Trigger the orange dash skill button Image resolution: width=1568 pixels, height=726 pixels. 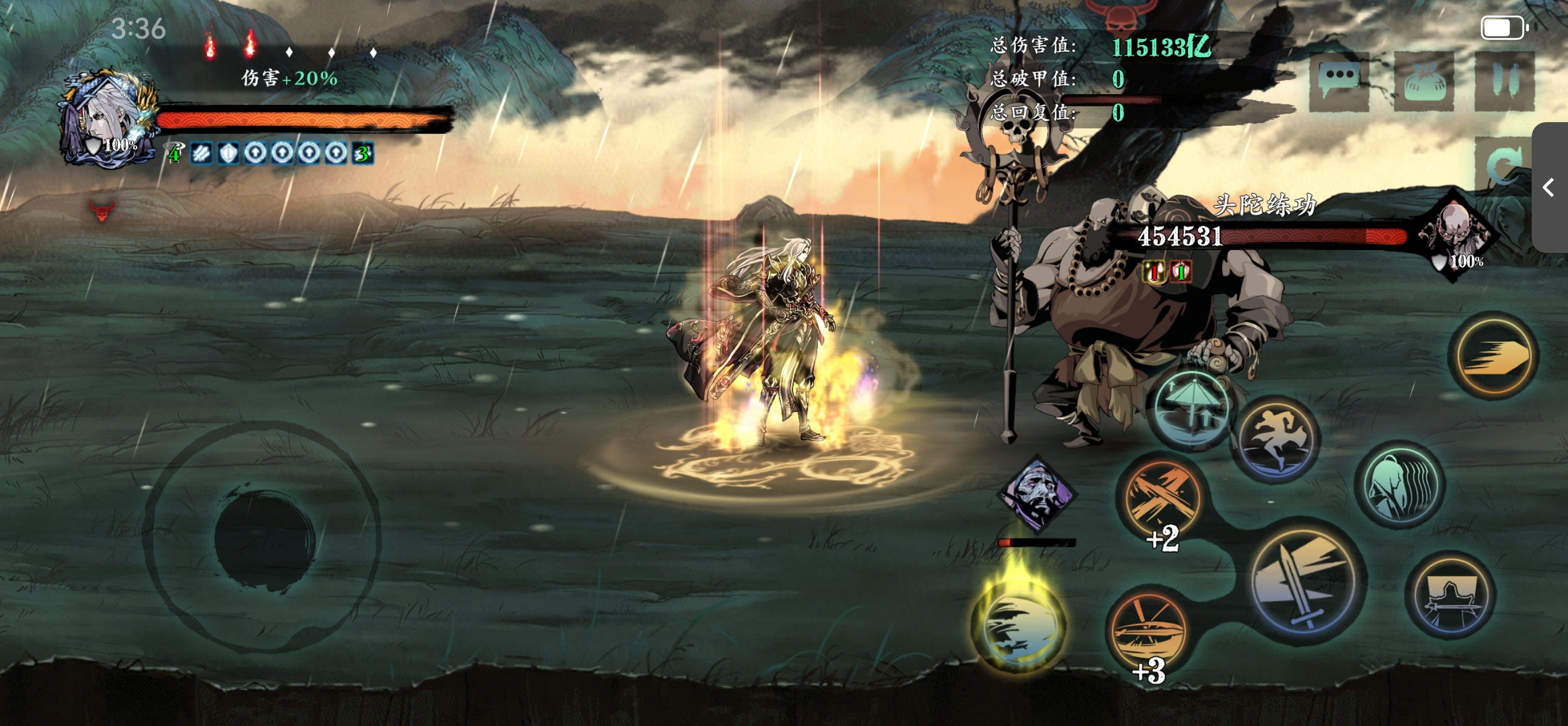(x=1494, y=356)
